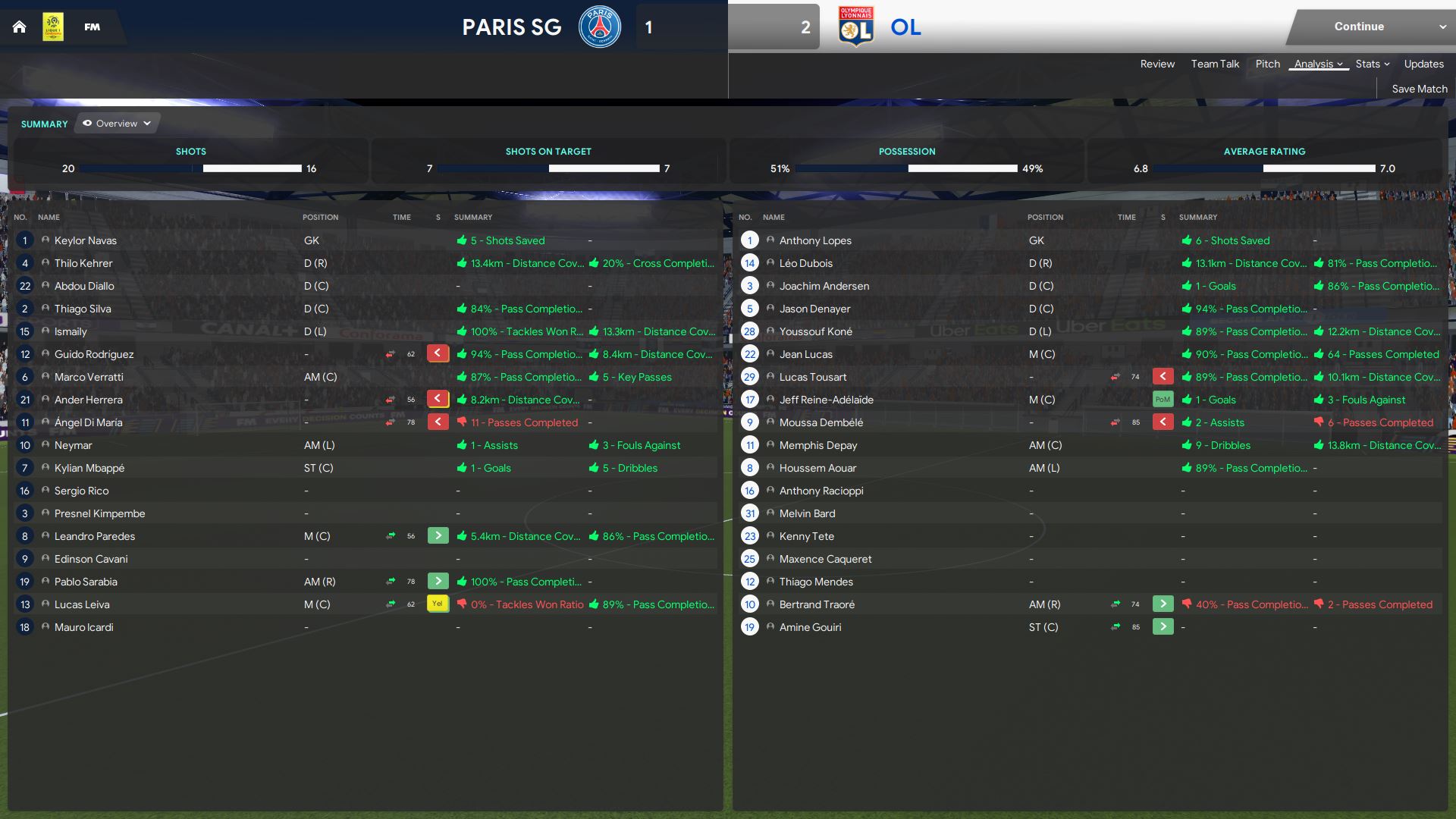Open the Paris SG club badge
This screenshot has height=819, width=1456.
[599, 27]
